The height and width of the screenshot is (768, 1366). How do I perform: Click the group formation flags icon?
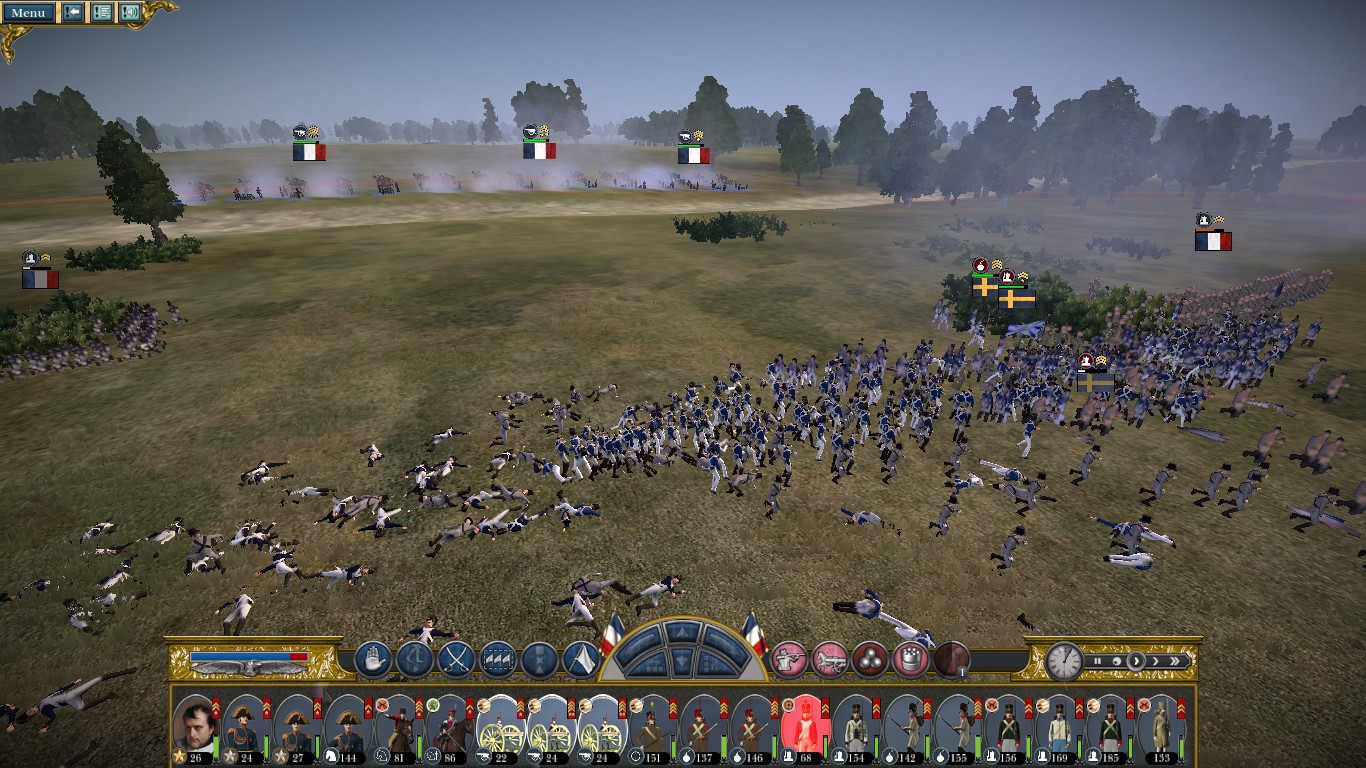(x=498, y=660)
